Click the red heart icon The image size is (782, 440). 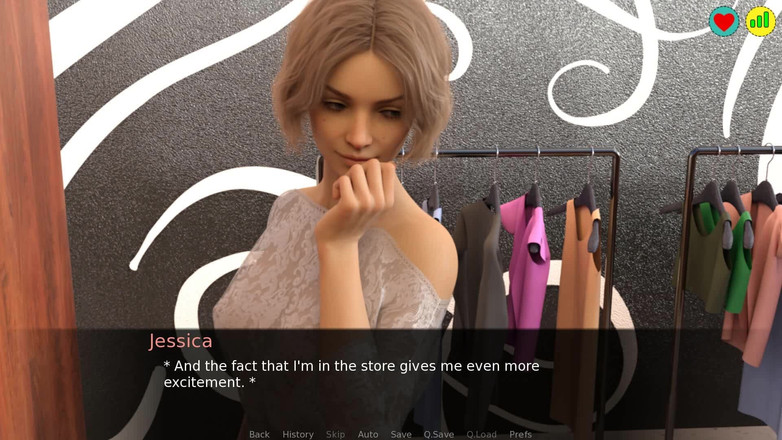pos(724,21)
